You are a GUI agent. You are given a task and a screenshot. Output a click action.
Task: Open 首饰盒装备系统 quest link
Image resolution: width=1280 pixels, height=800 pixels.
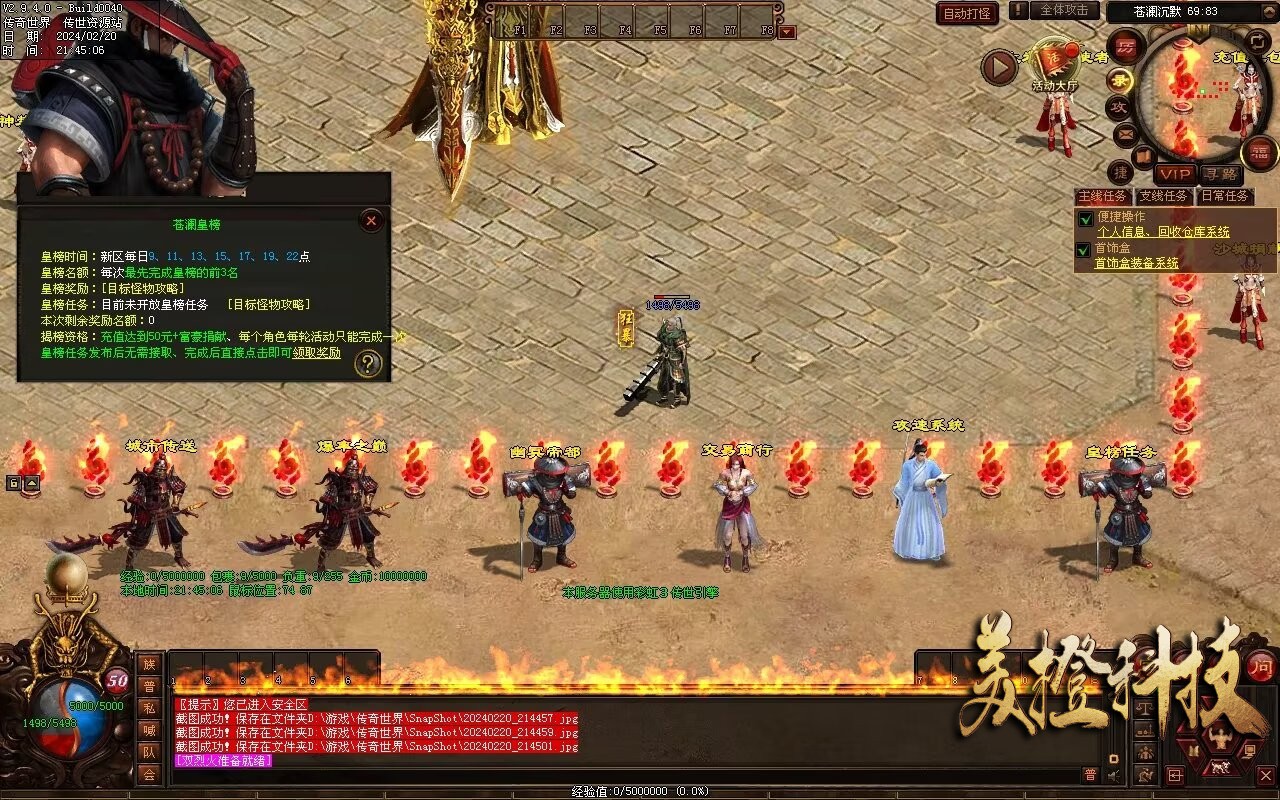1136,263
